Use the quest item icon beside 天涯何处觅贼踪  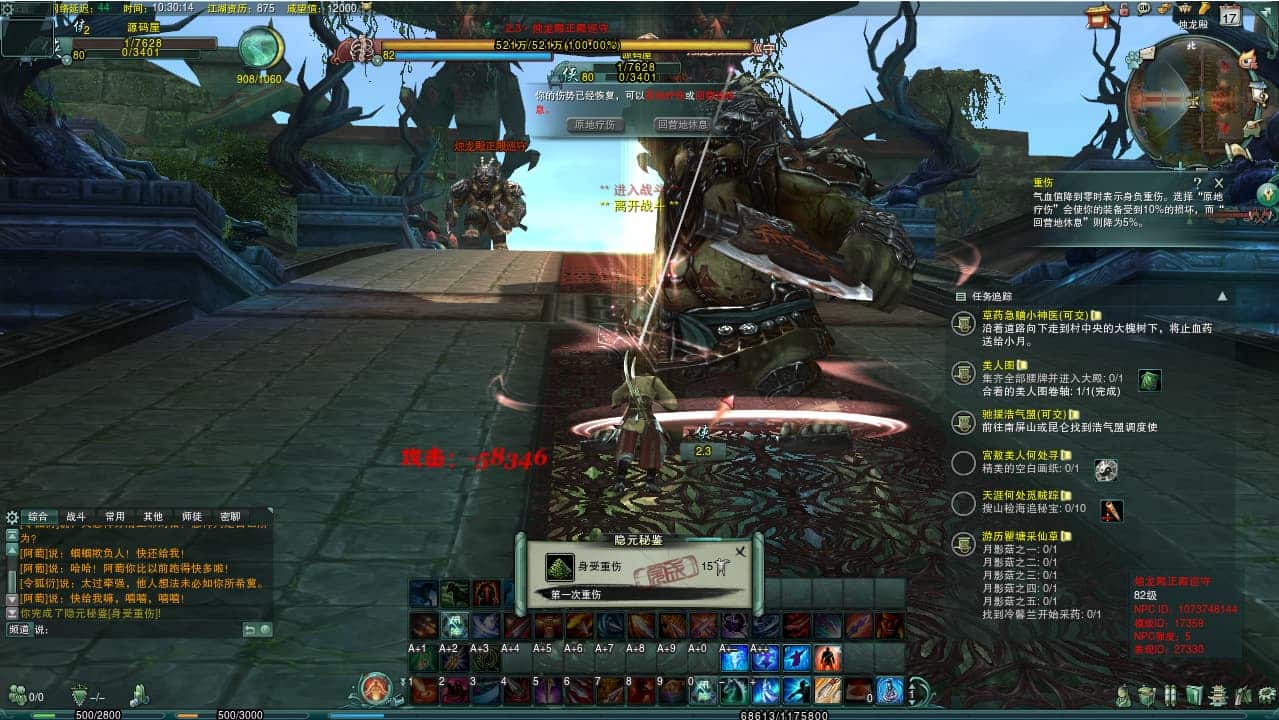pyautogui.click(x=1111, y=511)
